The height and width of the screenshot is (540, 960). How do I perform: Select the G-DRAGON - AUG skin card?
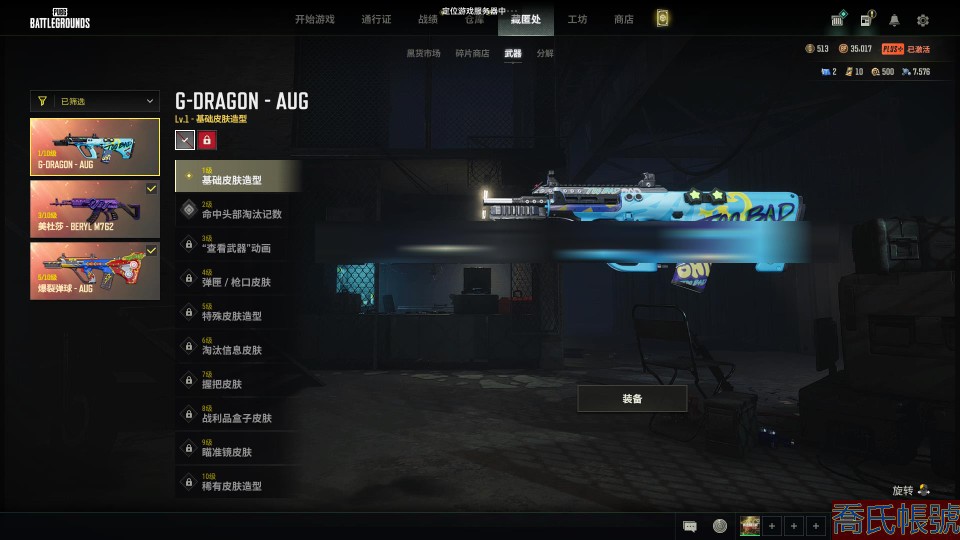(95, 147)
